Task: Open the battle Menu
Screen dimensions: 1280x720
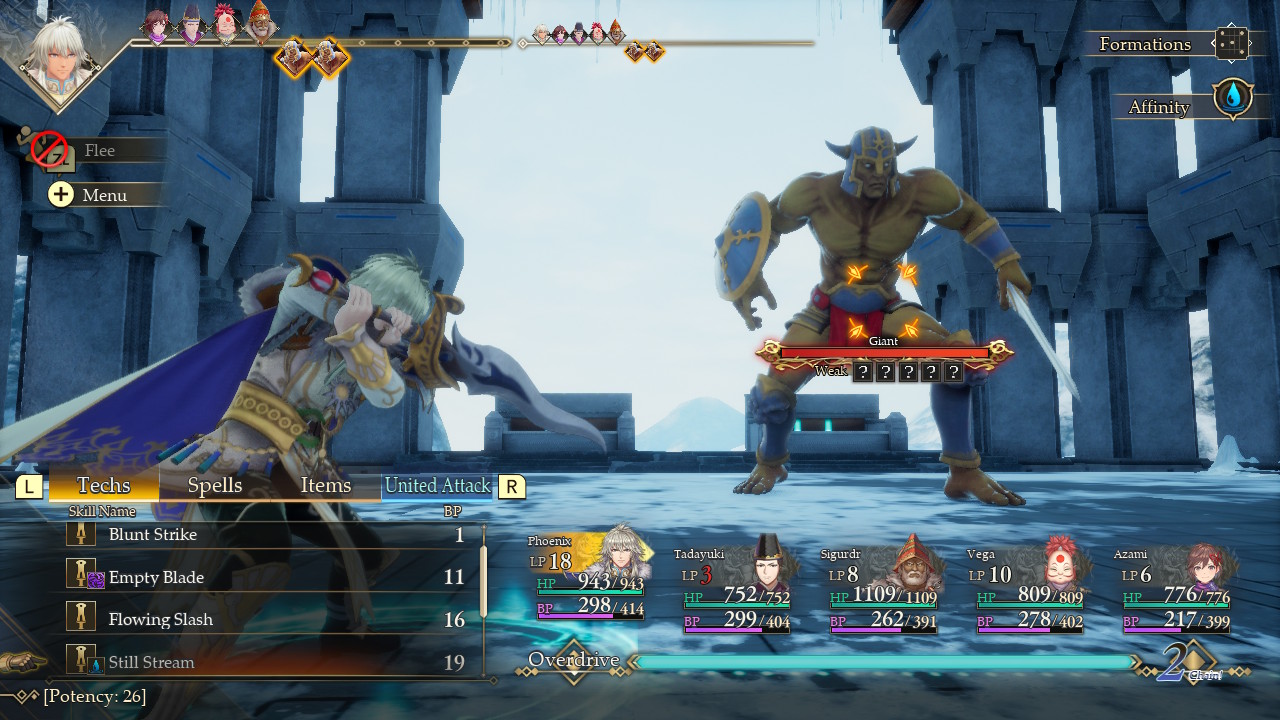Action: (x=104, y=195)
